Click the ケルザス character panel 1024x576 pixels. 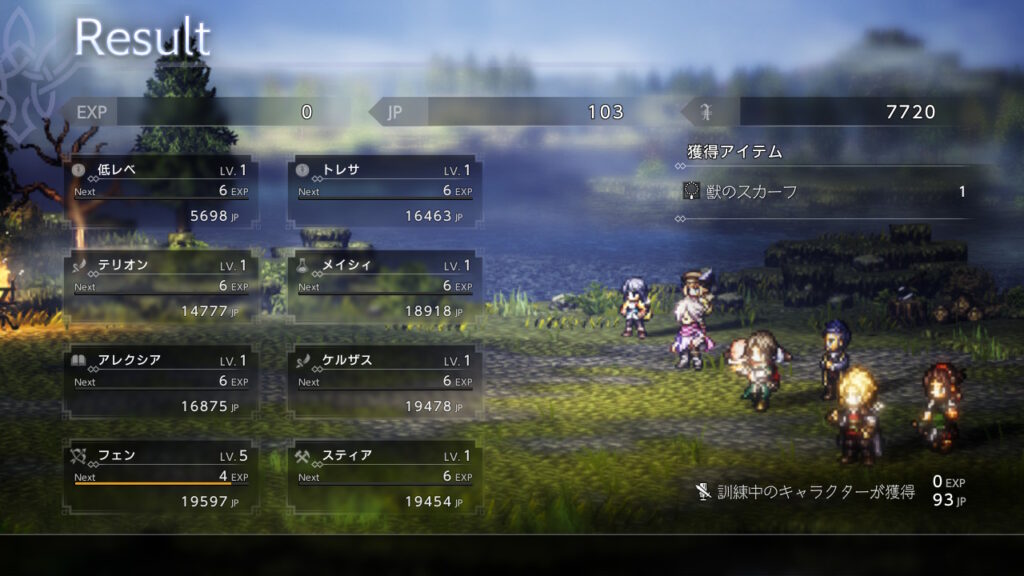pos(385,382)
